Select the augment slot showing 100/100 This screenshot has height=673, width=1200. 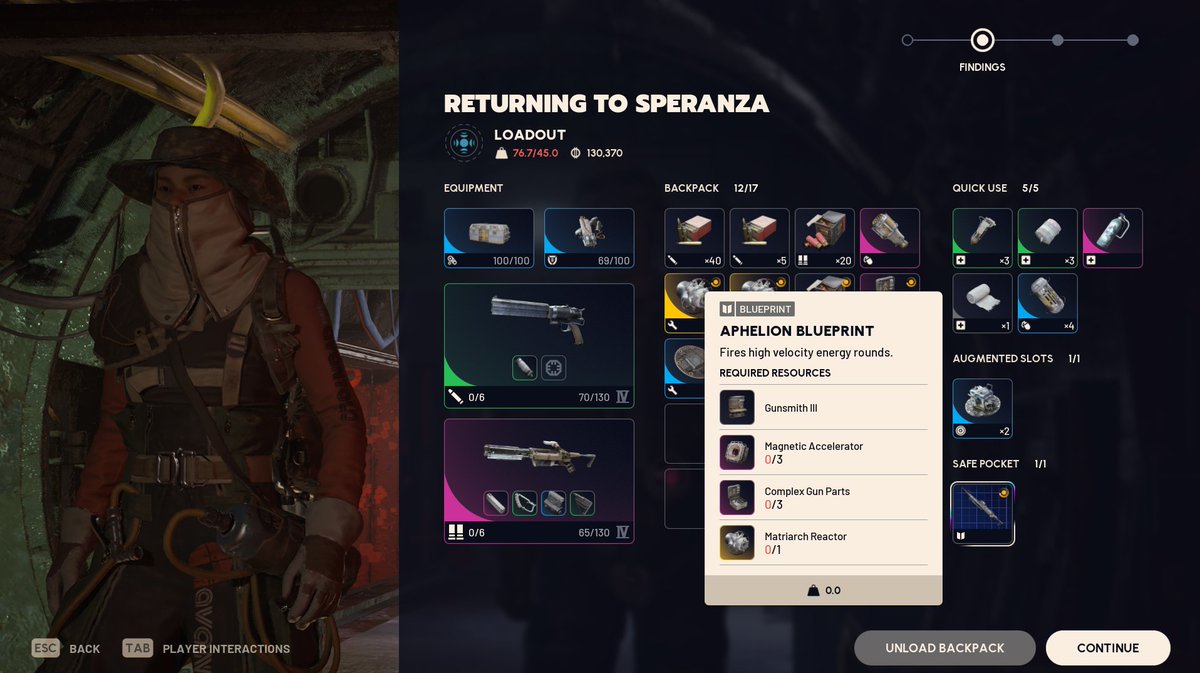point(488,238)
